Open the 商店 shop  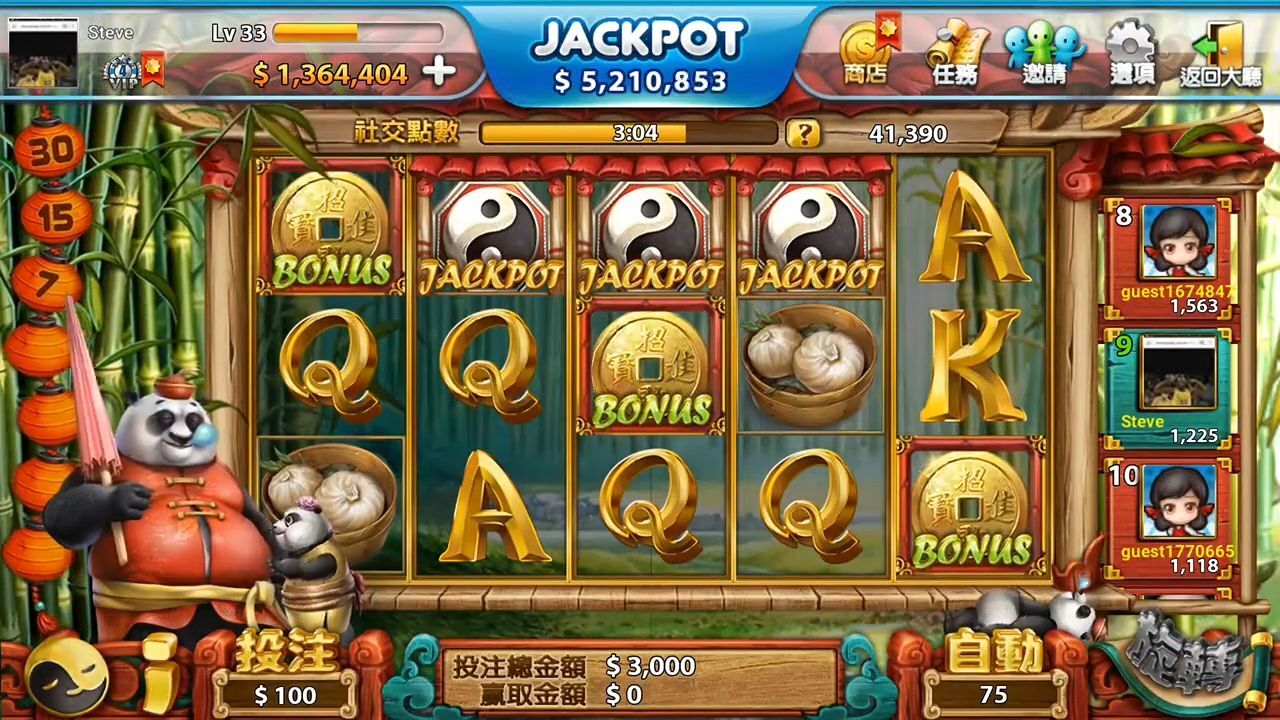[865, 54]
